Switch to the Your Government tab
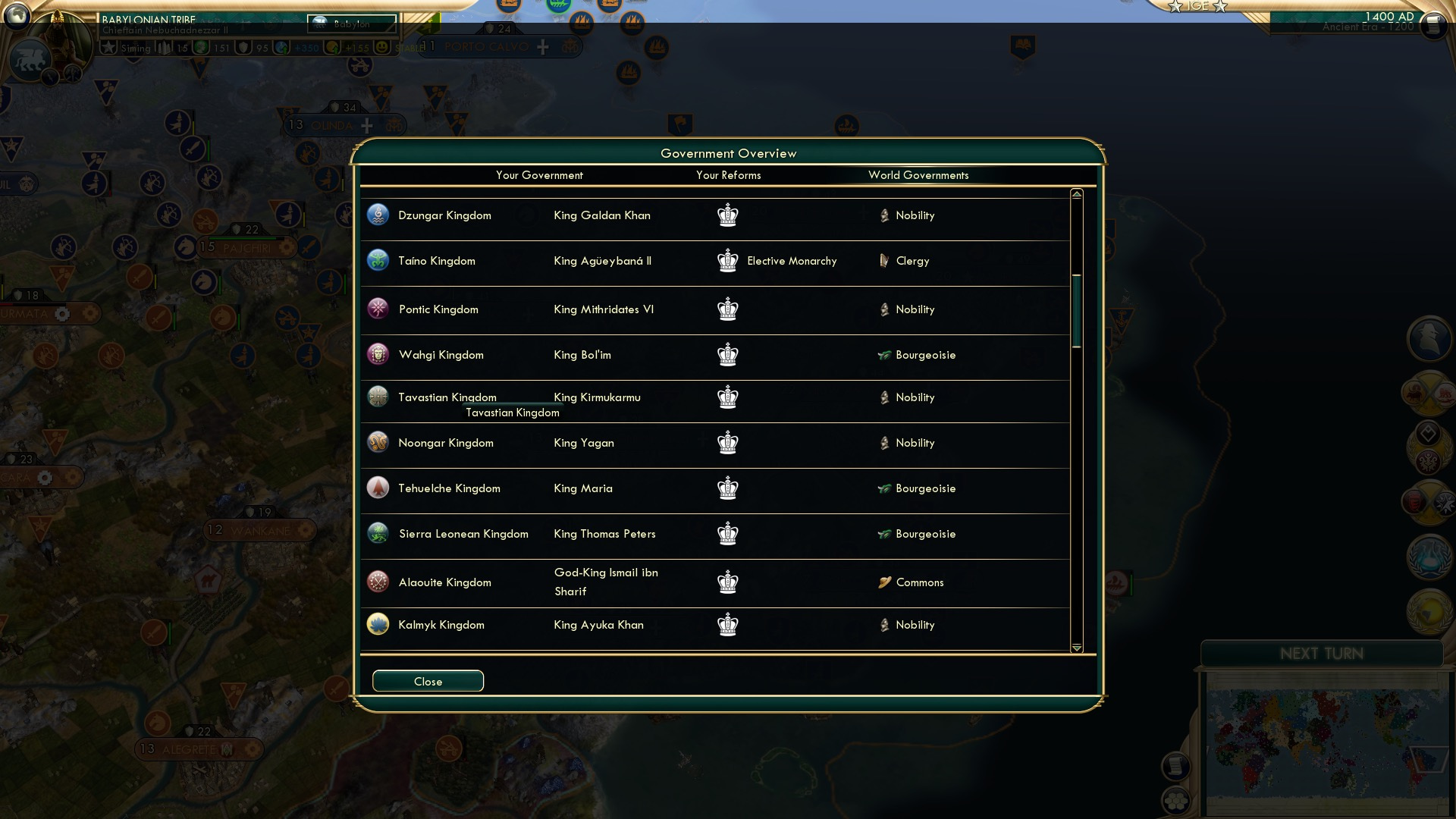The image size is (1456, 819). pos(539,175)
